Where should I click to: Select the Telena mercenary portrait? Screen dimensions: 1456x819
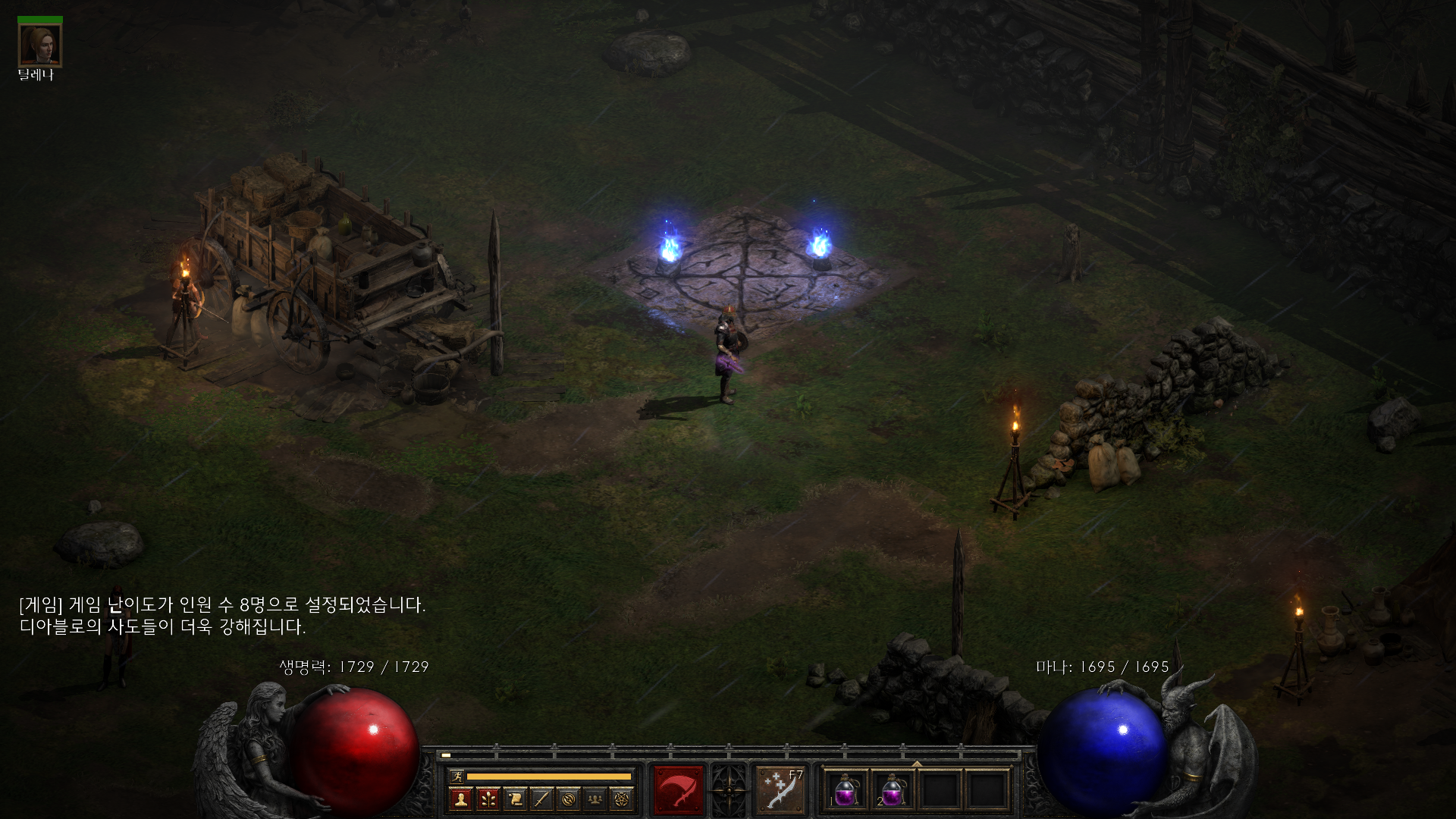coord(39,45)
